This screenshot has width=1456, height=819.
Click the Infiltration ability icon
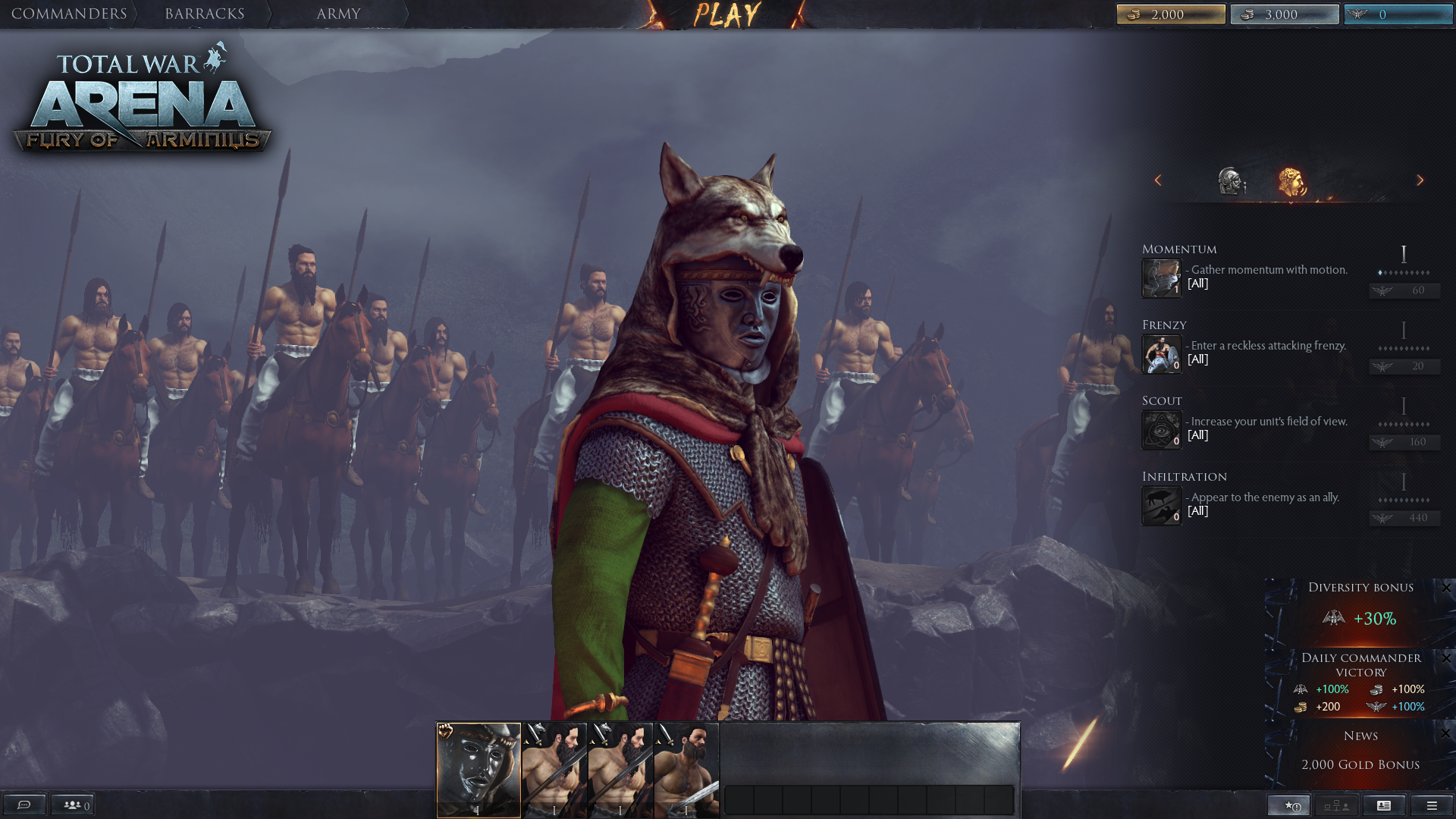click(1161, 506)
